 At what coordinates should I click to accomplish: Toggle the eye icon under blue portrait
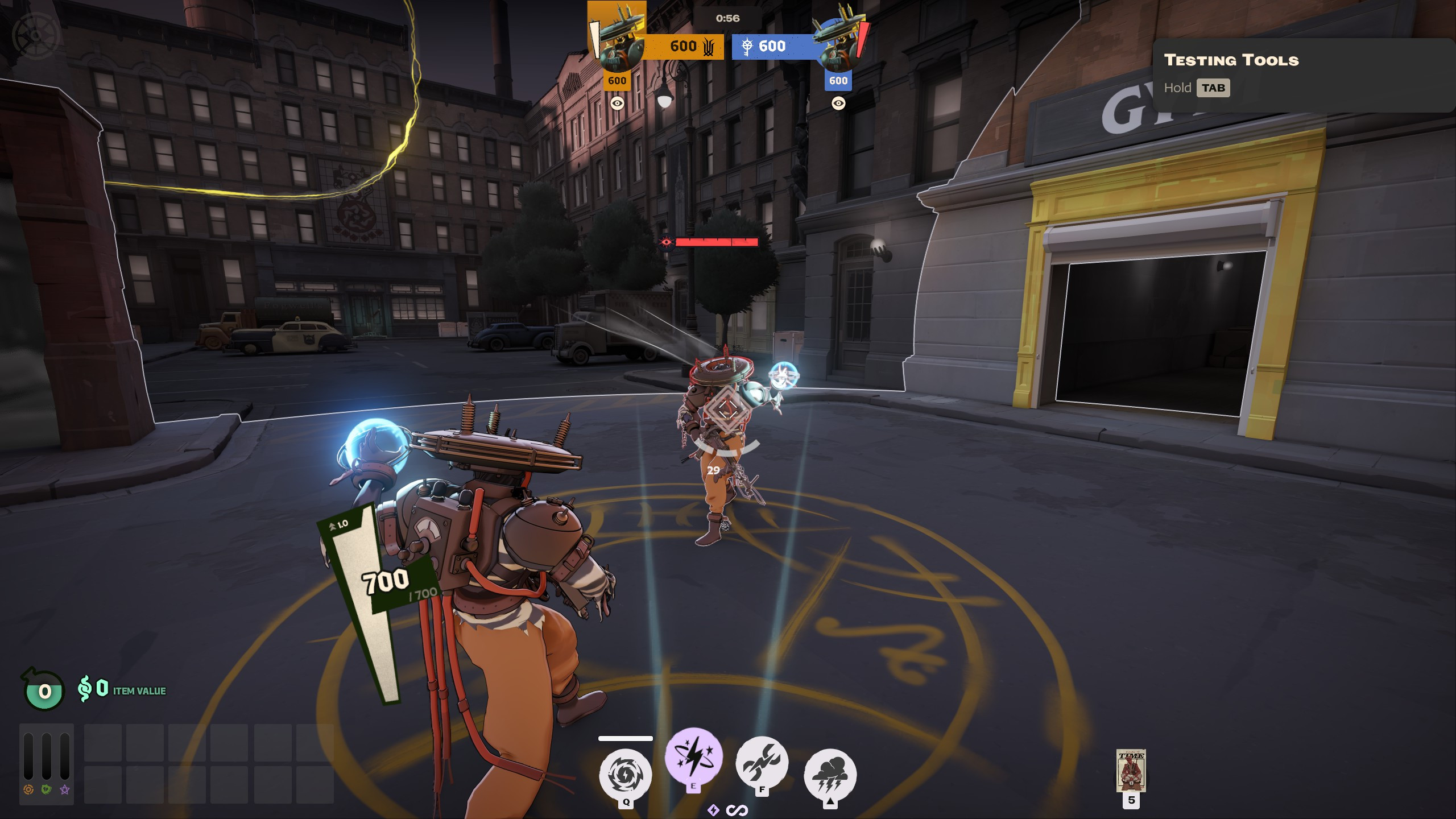[x=838, y=104]
